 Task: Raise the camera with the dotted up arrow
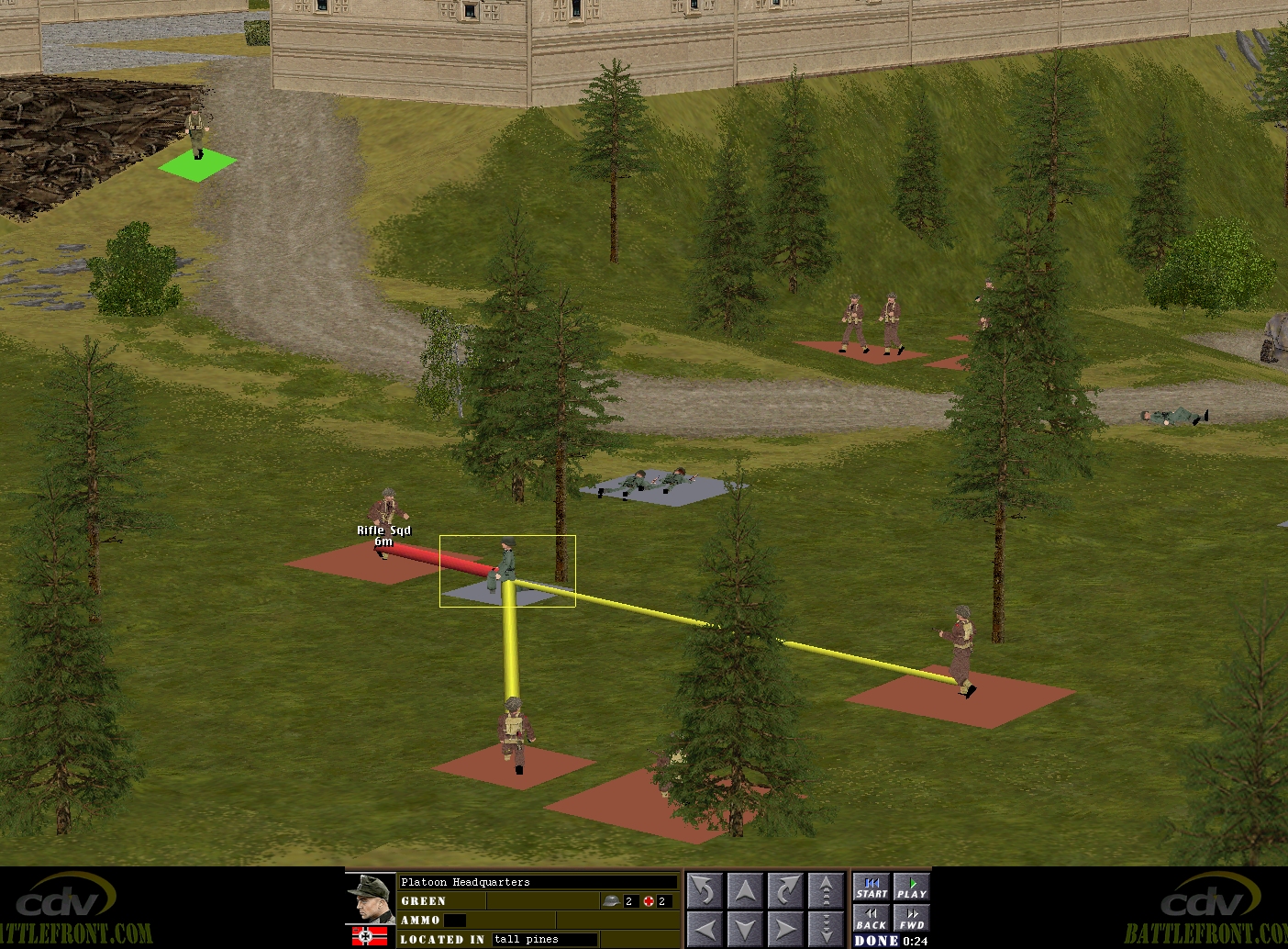826,890
